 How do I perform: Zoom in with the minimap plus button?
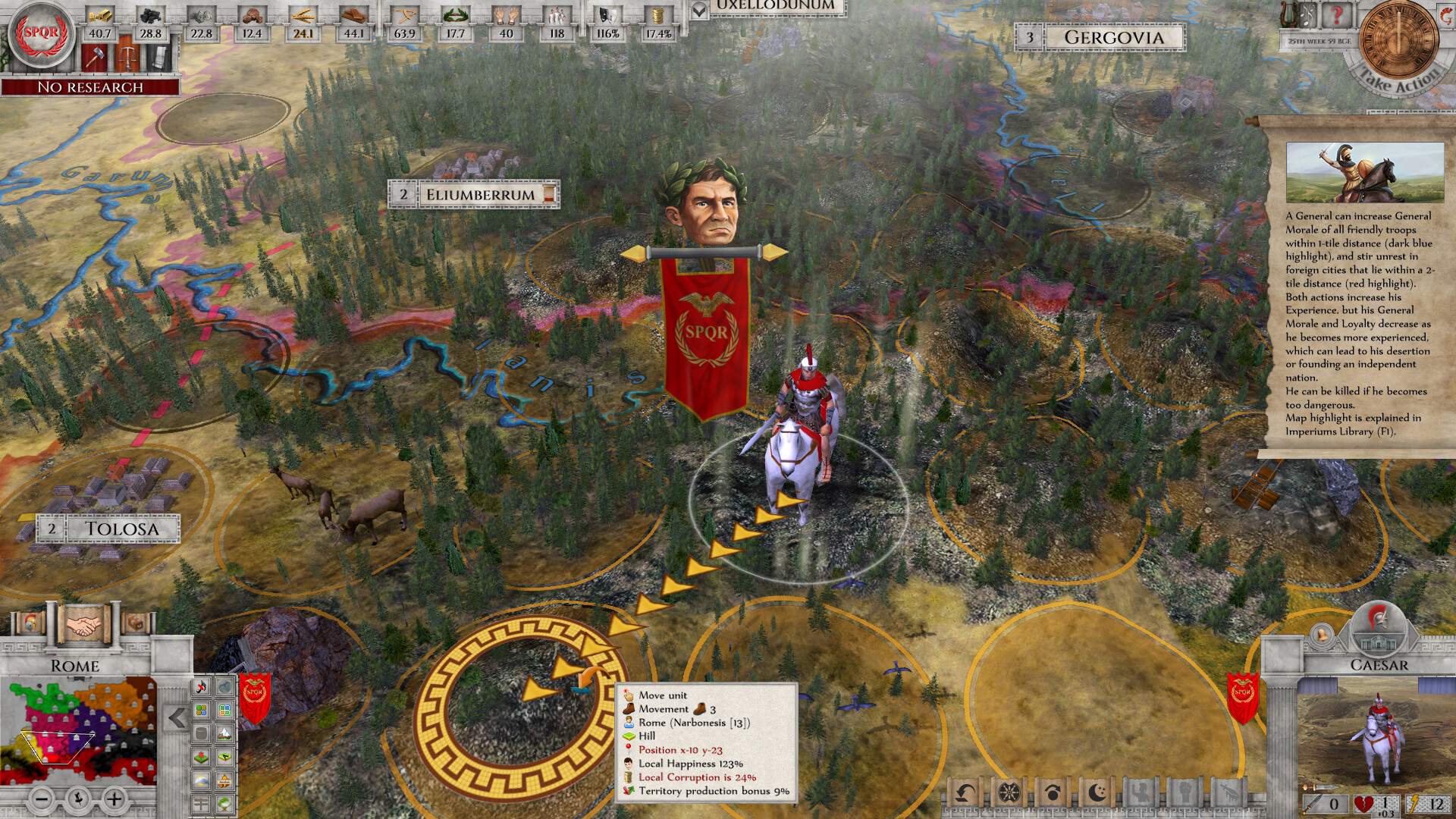point(114,799)
